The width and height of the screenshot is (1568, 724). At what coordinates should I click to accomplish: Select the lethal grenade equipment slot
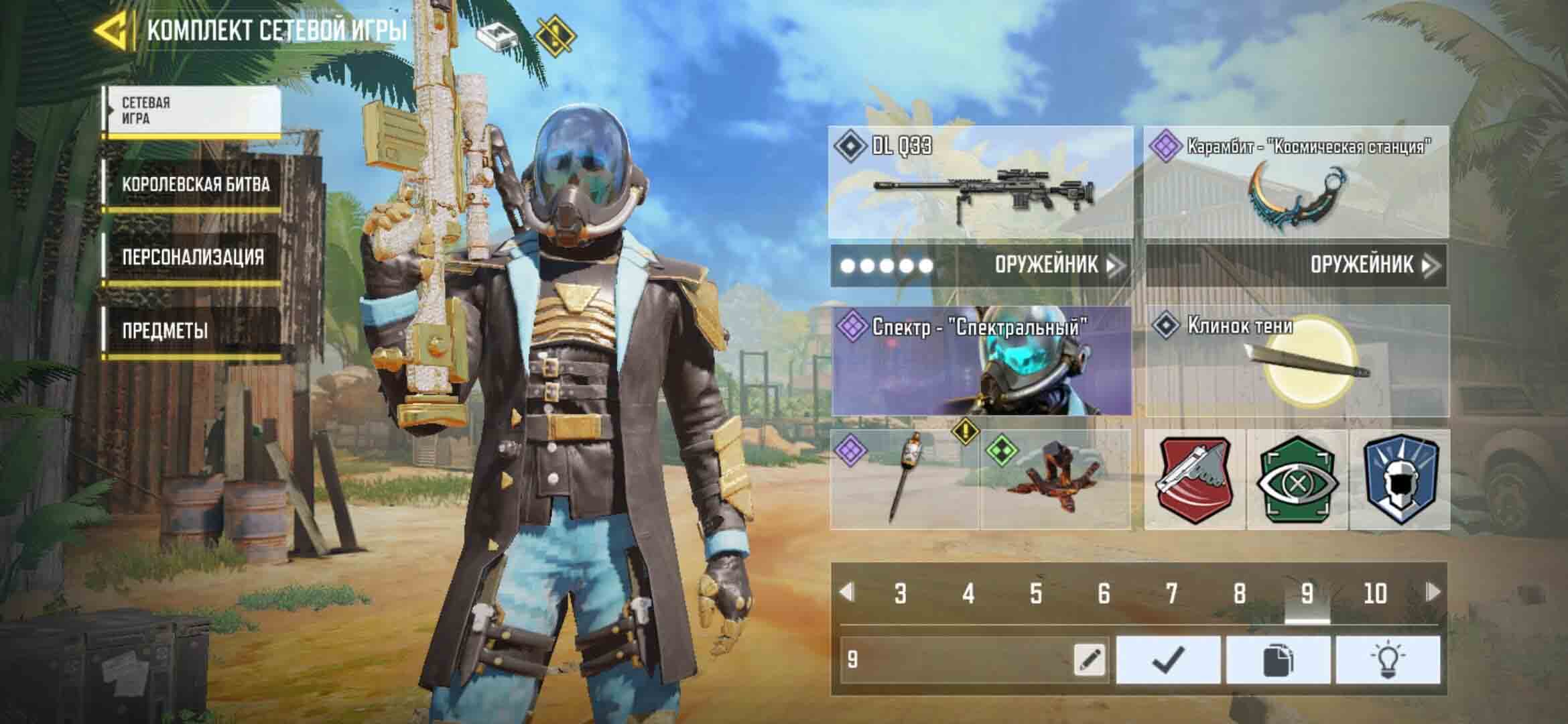click(x=904, y=480)
